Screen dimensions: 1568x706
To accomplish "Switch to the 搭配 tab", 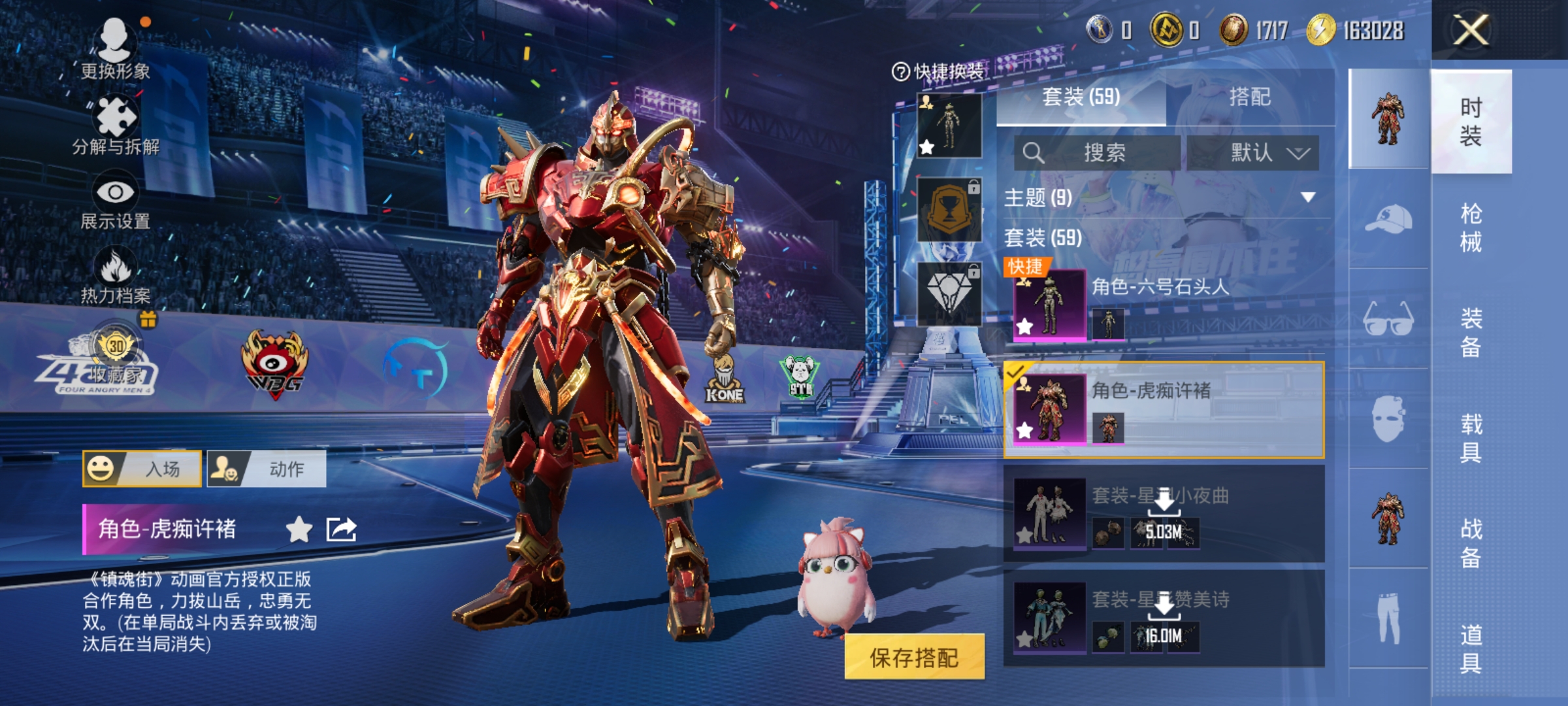I will click(x=1249, y=97).
